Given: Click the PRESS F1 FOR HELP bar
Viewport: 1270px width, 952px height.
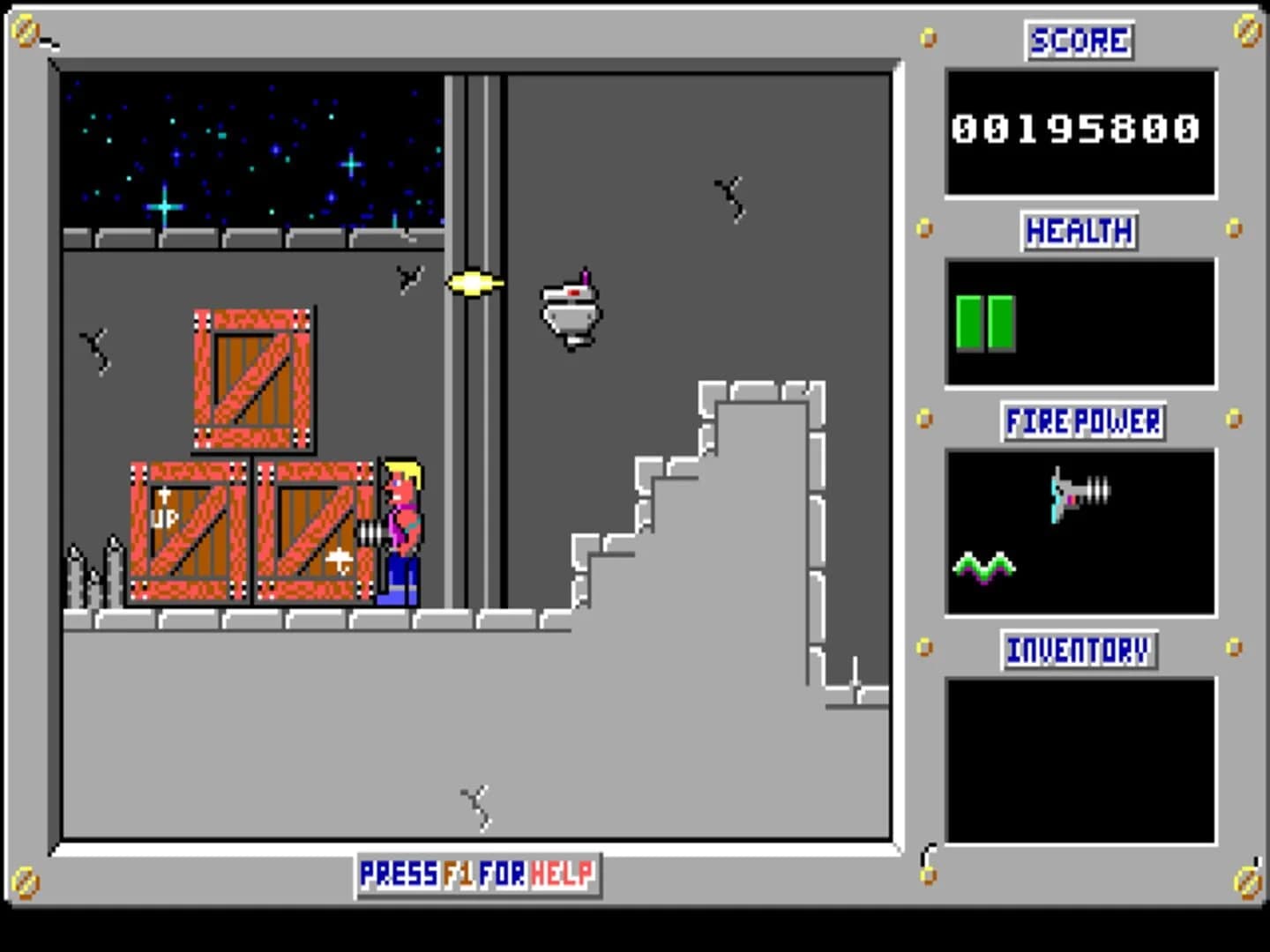Looking at the screenshot, I should click(477, 874).
